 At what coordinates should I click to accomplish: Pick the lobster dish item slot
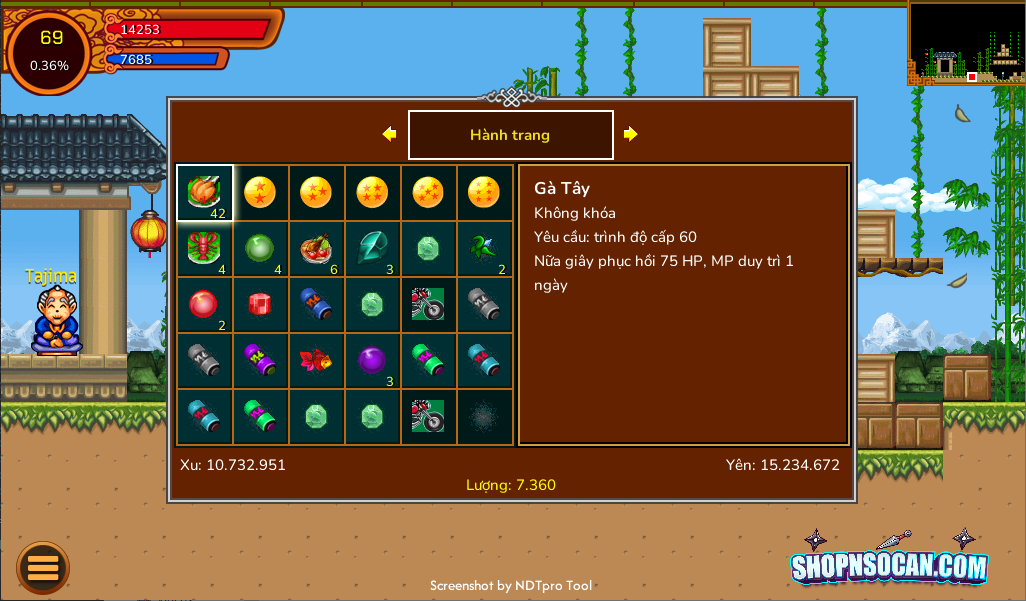(x=205, y=249)
